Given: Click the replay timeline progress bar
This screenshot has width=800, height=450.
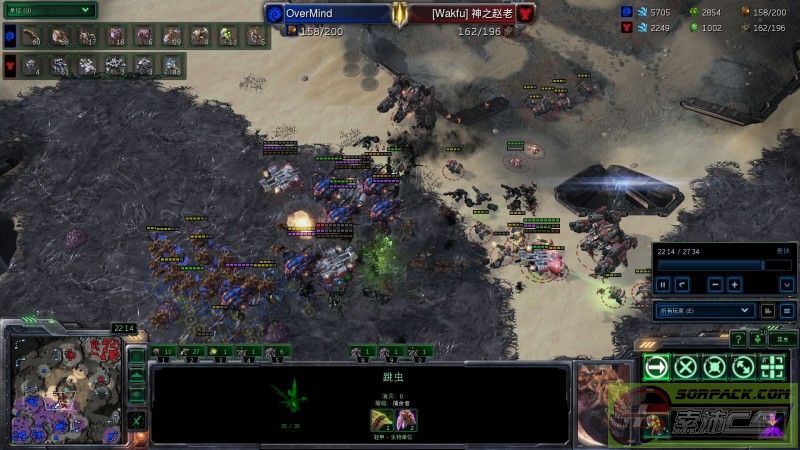Looking at the screenshot, I should click(710, 265).
